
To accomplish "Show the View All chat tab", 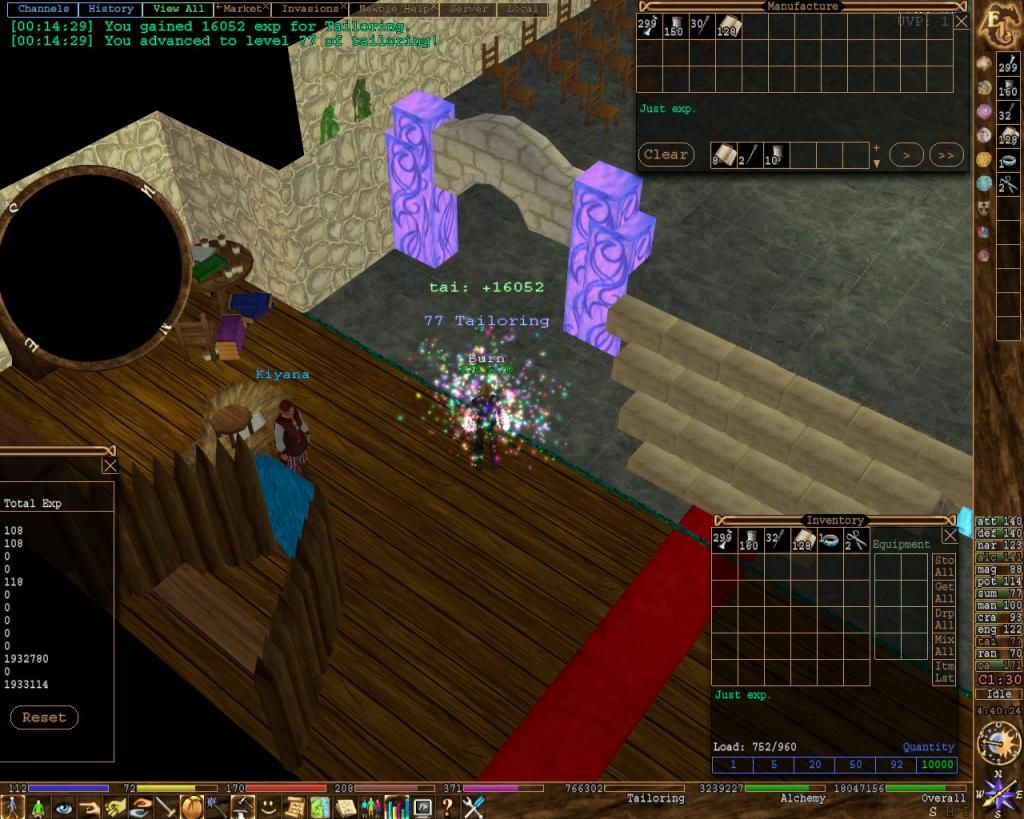I will pos(179,9).
